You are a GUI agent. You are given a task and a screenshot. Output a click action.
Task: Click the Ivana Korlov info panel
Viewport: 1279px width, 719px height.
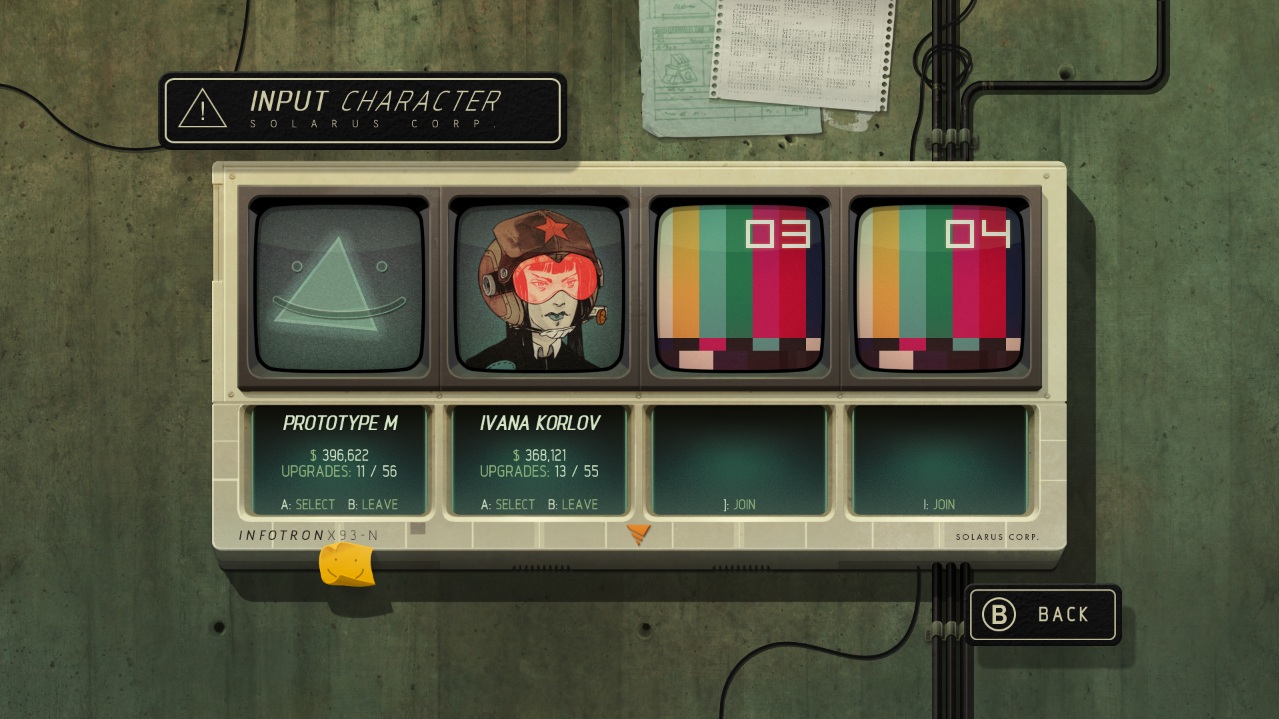tap(540, 461)
